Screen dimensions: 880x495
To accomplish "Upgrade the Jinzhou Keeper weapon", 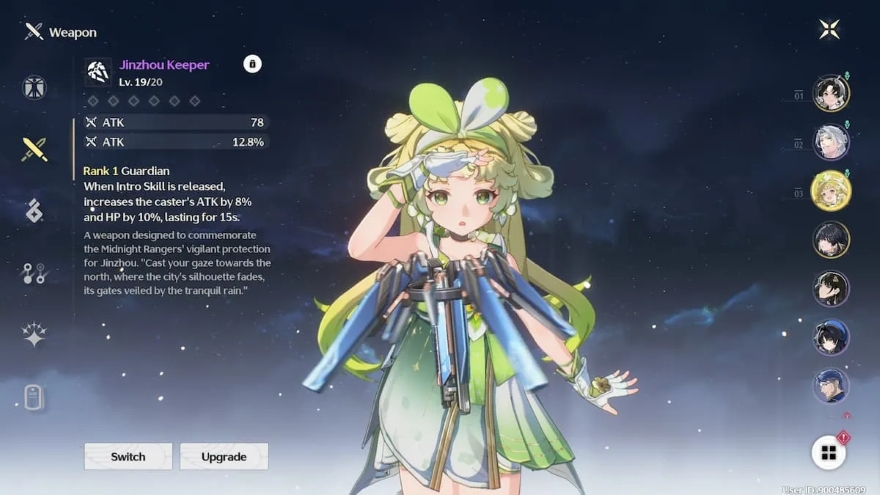I will (x=224, y=456).
